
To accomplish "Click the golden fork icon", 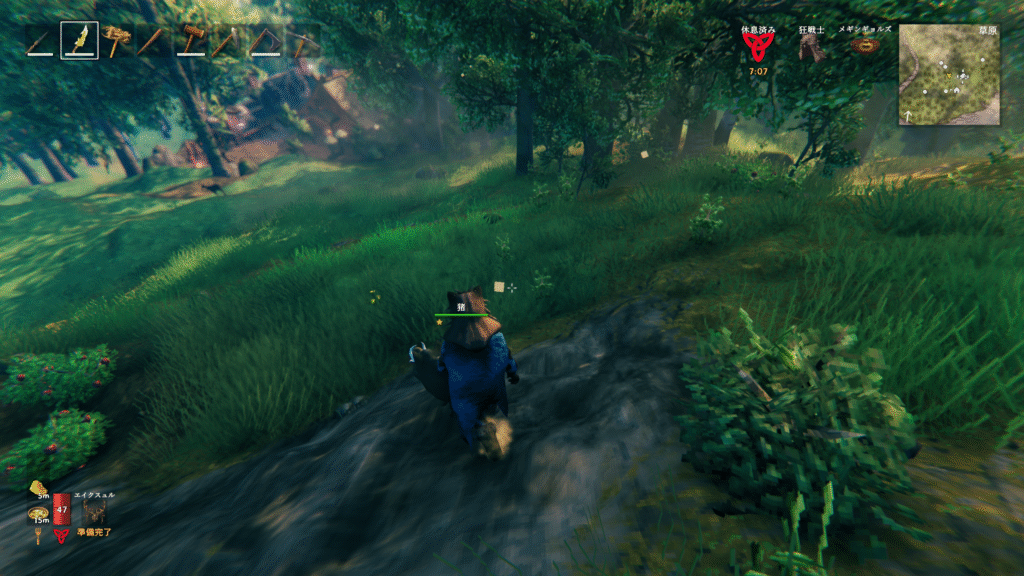I will click(39, 536).
